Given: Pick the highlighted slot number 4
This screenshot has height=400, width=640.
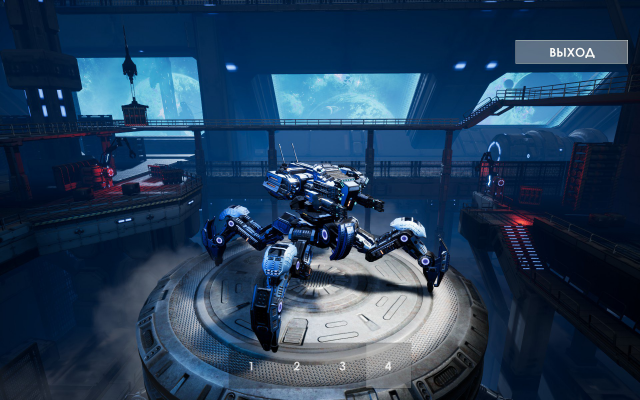Looking at the screenshot, I should pos(388,366).
